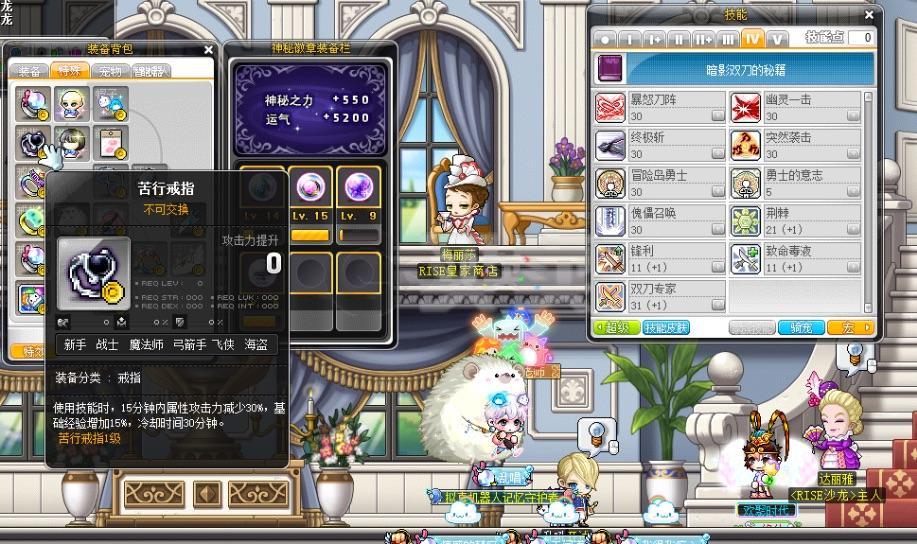Switch to the 宠物 tab in the bag

[x=108, y=71]
